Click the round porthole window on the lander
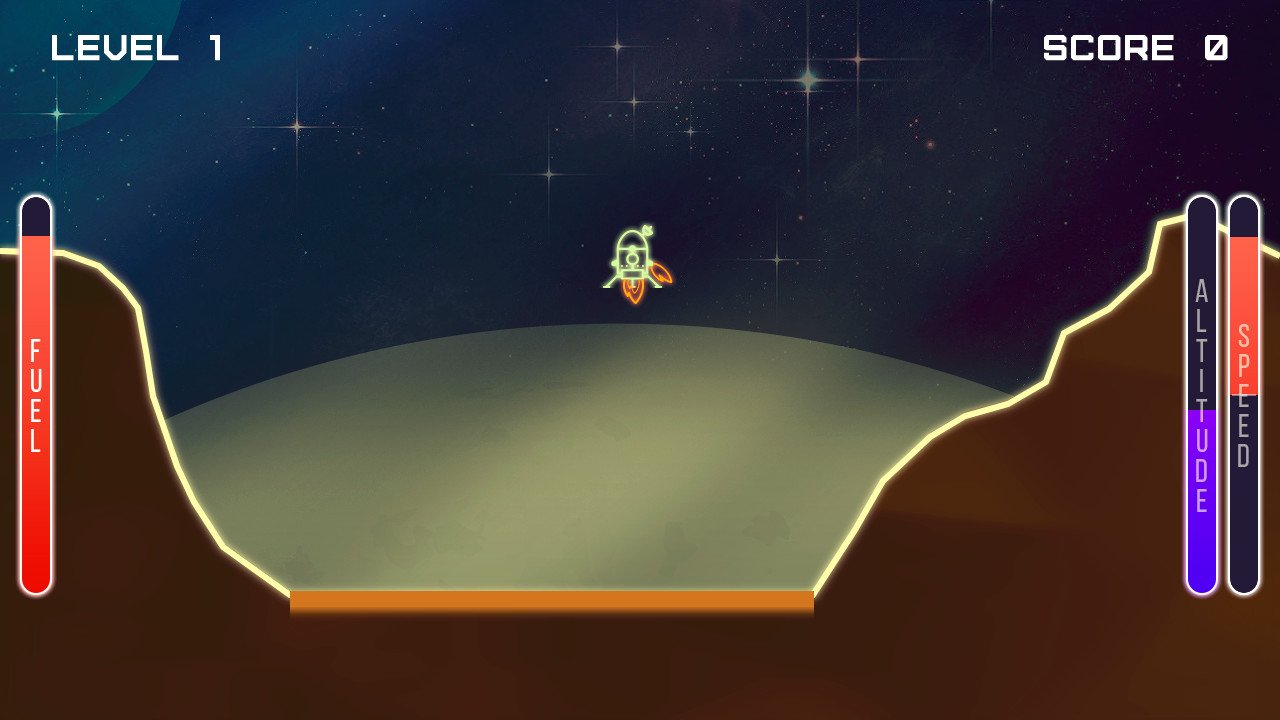The width and height of the screenshot is (1280, 720). (632, 259)
